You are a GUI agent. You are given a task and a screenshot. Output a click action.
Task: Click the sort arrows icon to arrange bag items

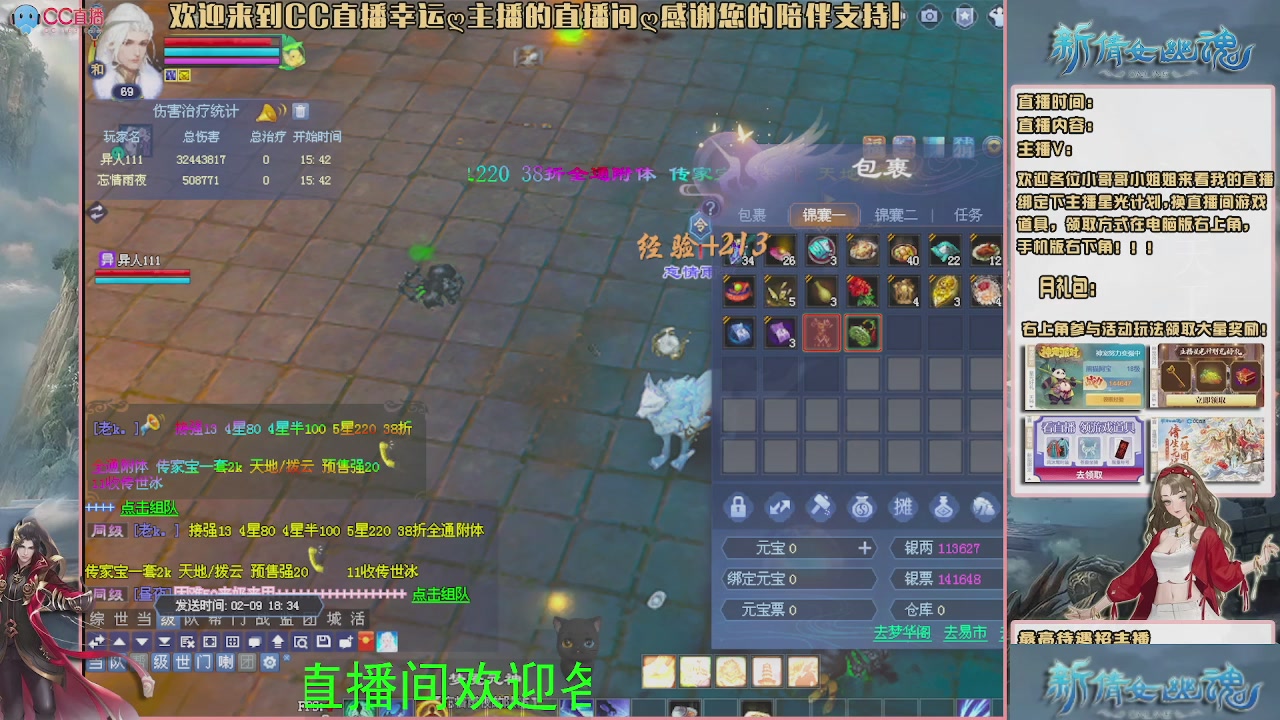click(x=781, y=508)
